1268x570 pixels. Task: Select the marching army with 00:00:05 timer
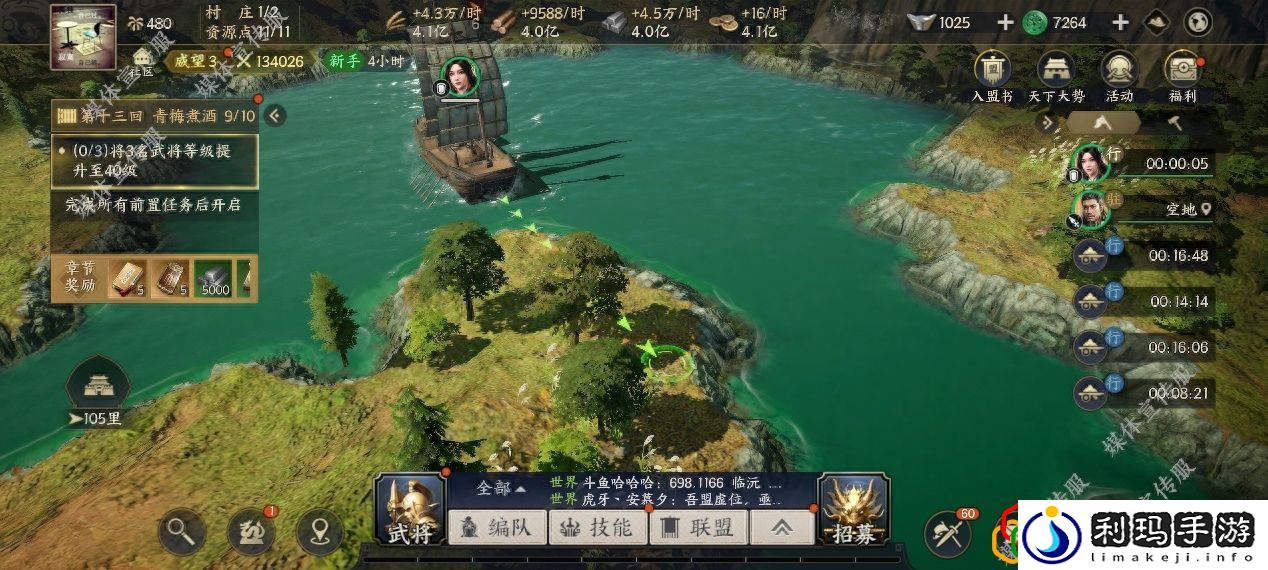point(1143,163)
